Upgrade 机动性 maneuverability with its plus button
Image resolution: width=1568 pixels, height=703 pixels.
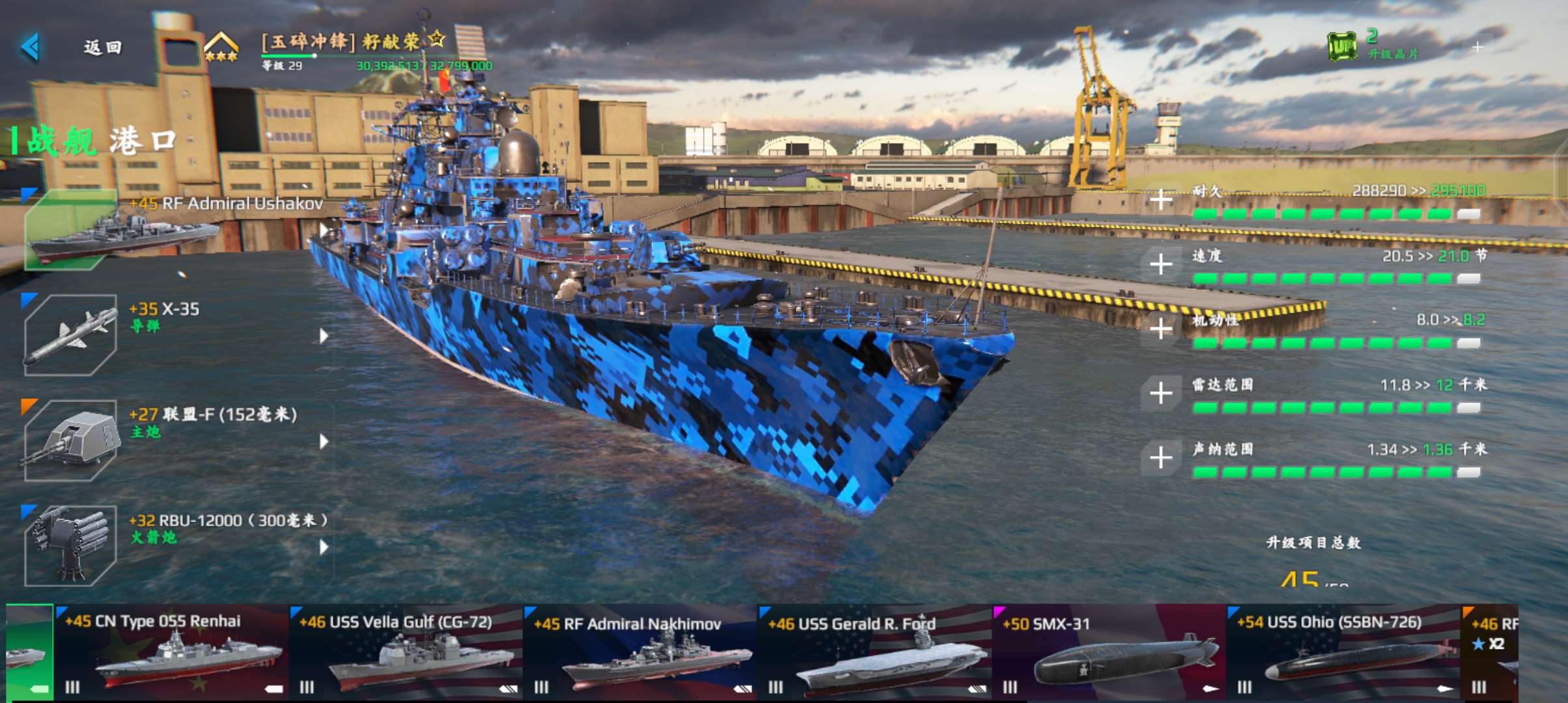[1161, 328]
